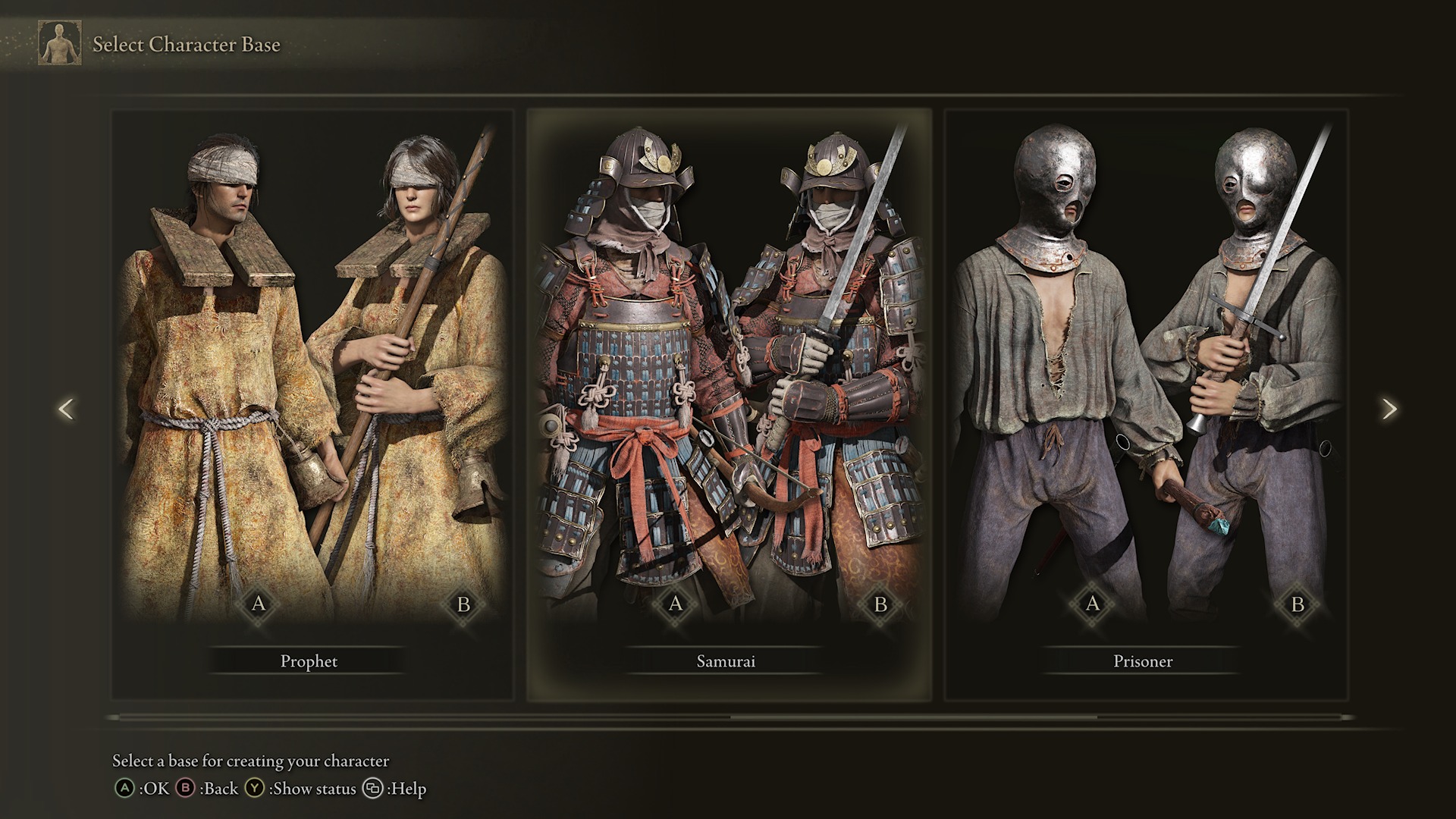The image size is (1456, 819).
Task: Select the Prophet name label
Action: click(x=308, y=661)
